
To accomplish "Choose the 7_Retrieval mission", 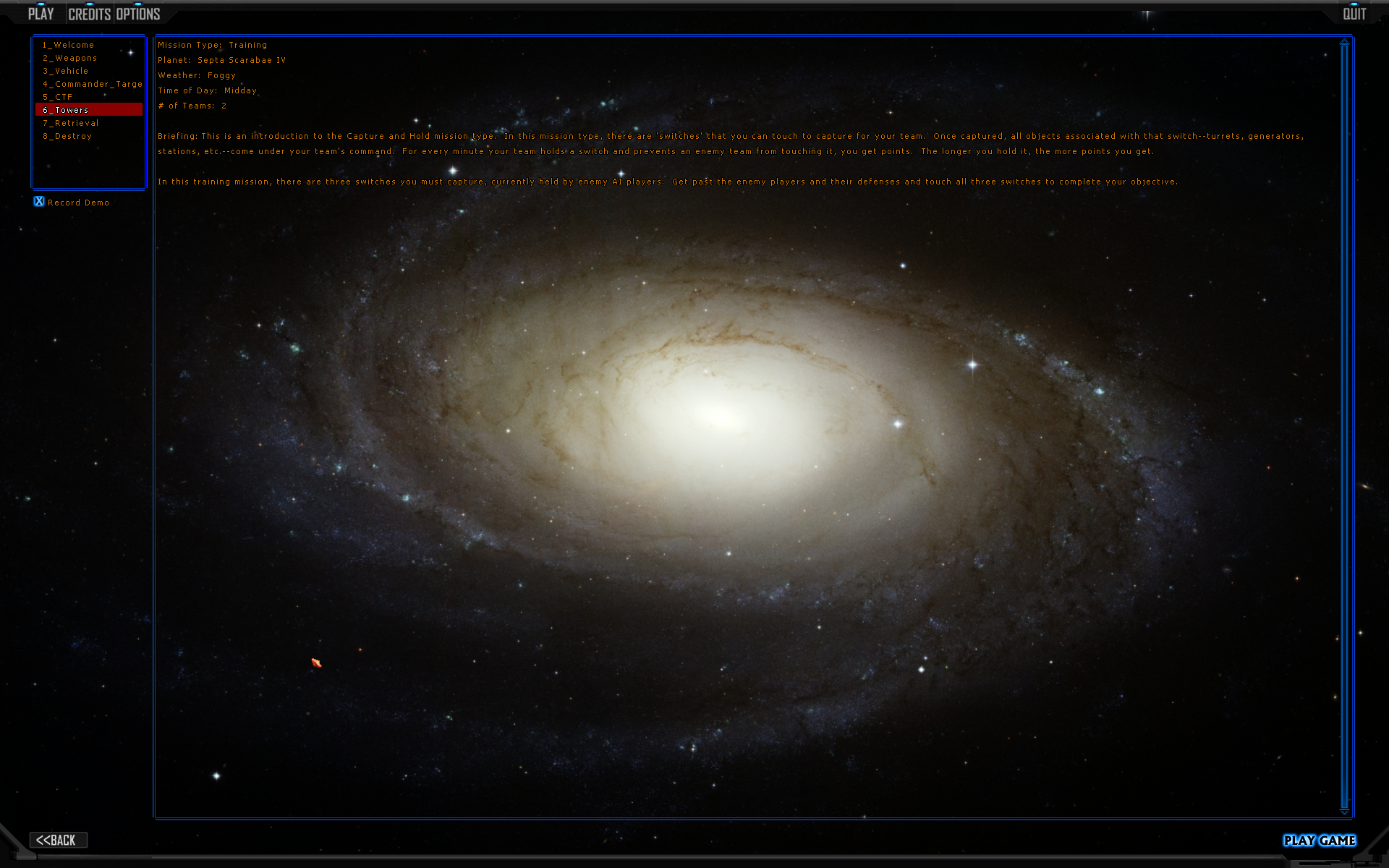I will (x=70, y=123).
